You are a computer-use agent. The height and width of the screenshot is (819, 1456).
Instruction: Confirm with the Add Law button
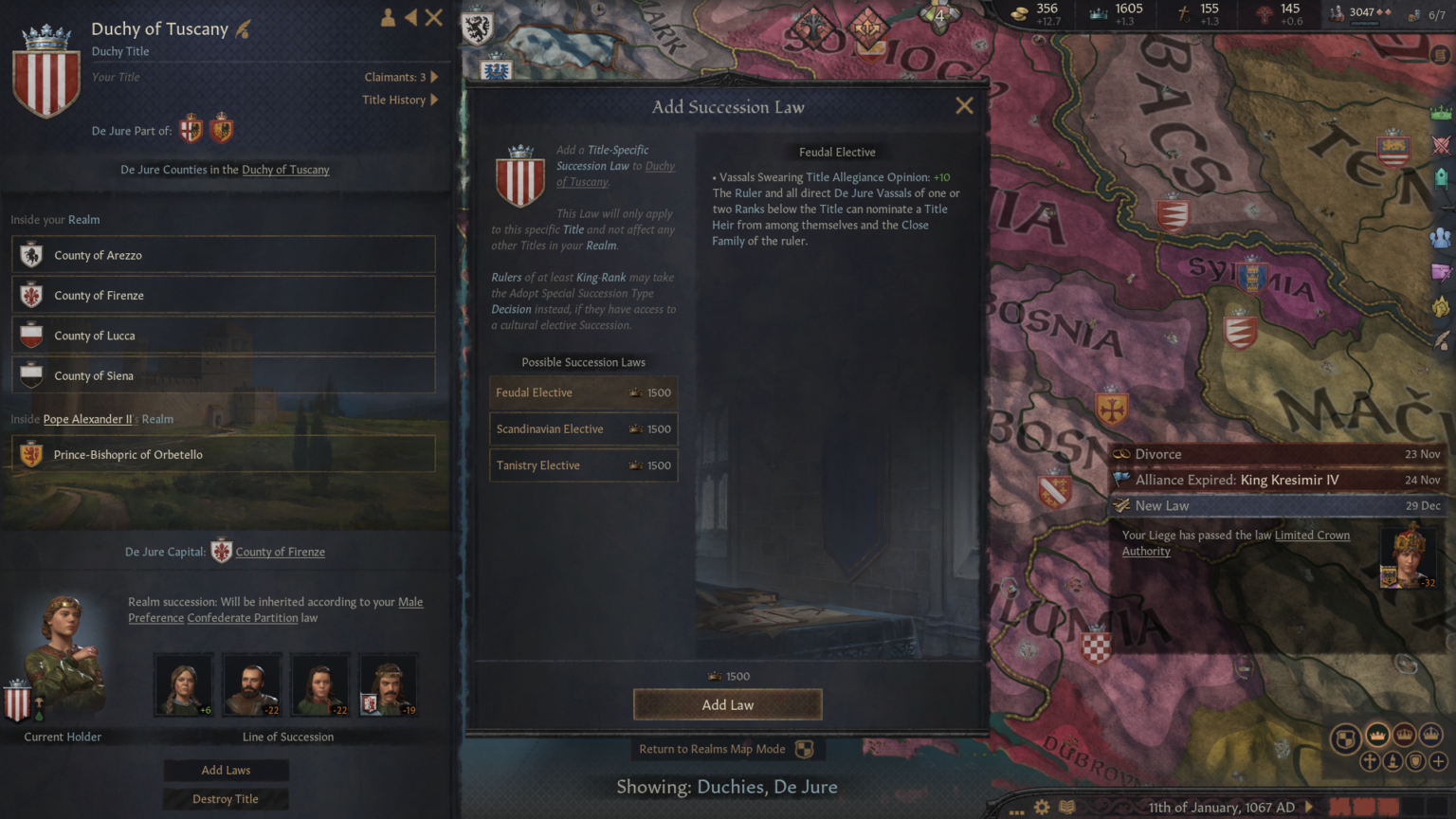(x=727, y=705)
